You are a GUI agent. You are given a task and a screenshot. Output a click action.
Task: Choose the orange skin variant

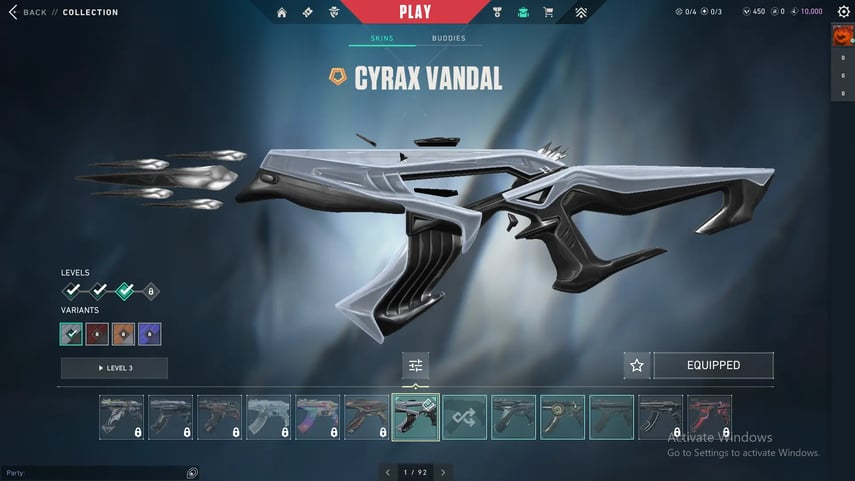click(123, 334)
